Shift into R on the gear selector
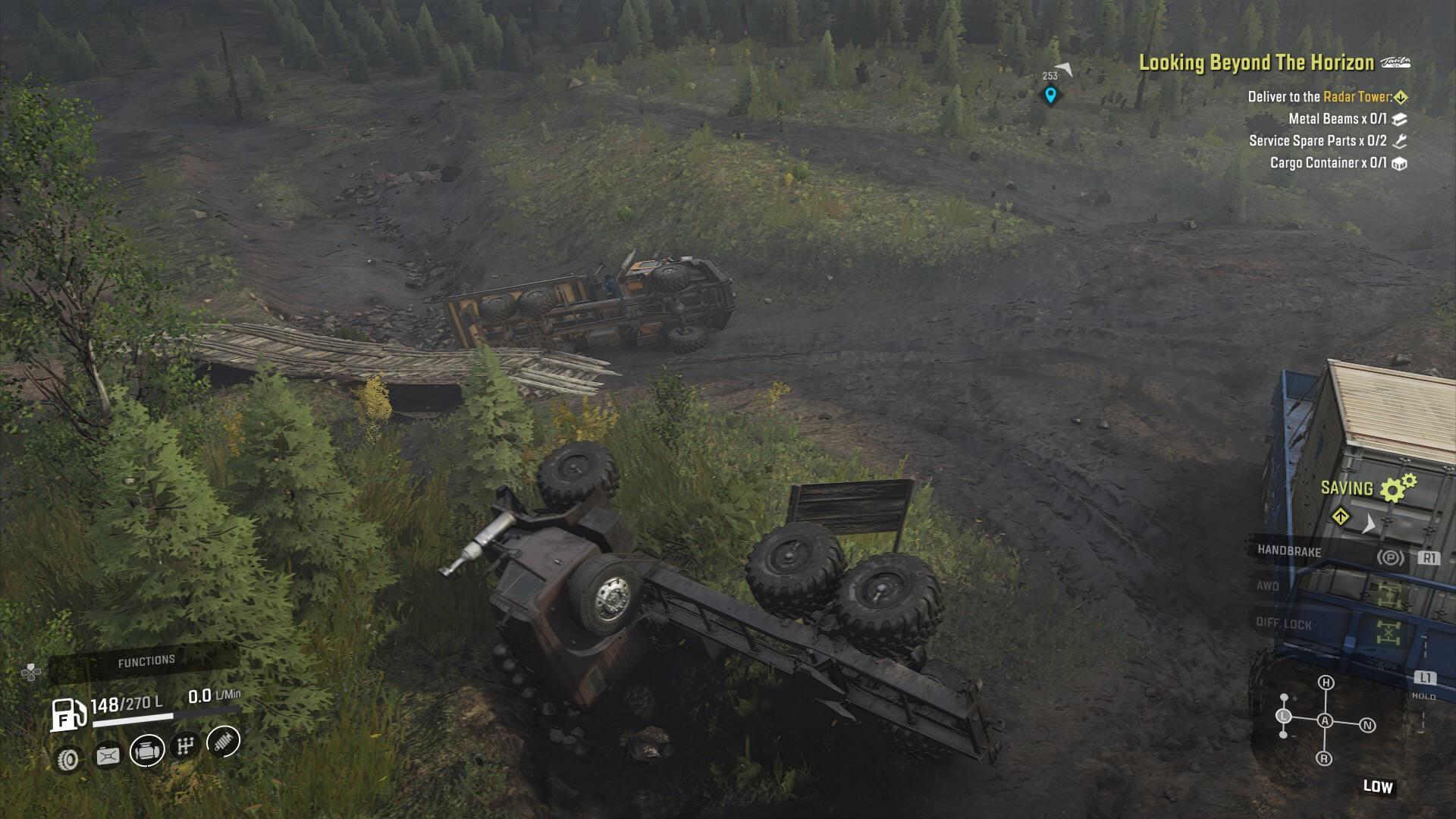 [x=1325, y=758]
